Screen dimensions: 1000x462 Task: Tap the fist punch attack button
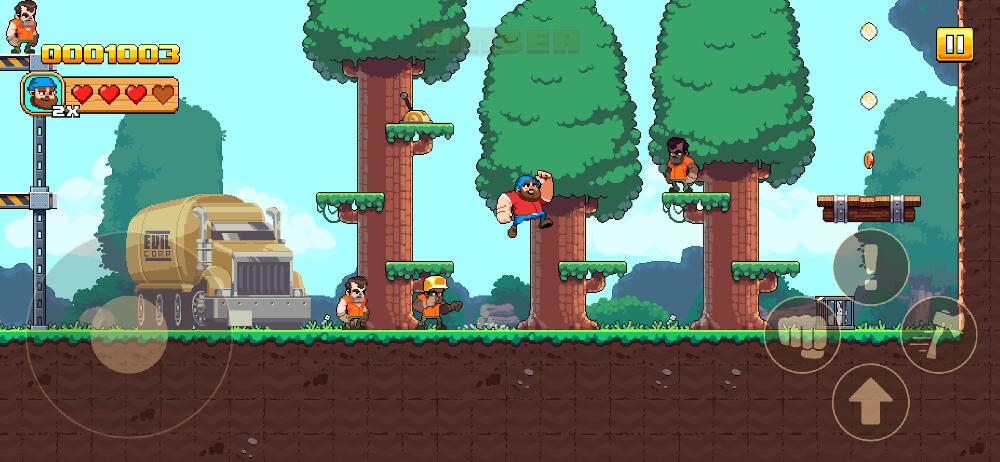coord(802,335)
